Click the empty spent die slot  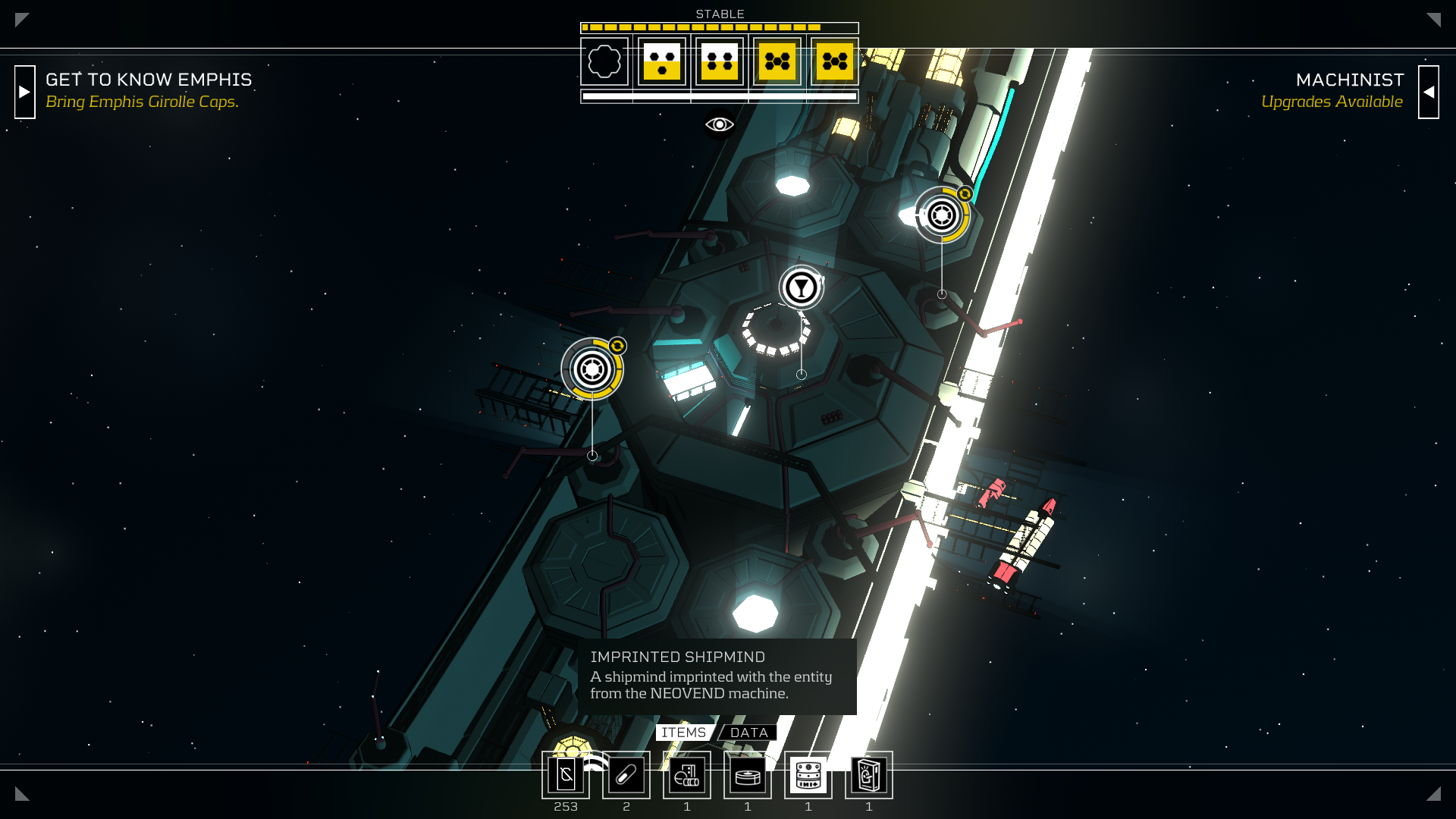(x=604, y=61)
